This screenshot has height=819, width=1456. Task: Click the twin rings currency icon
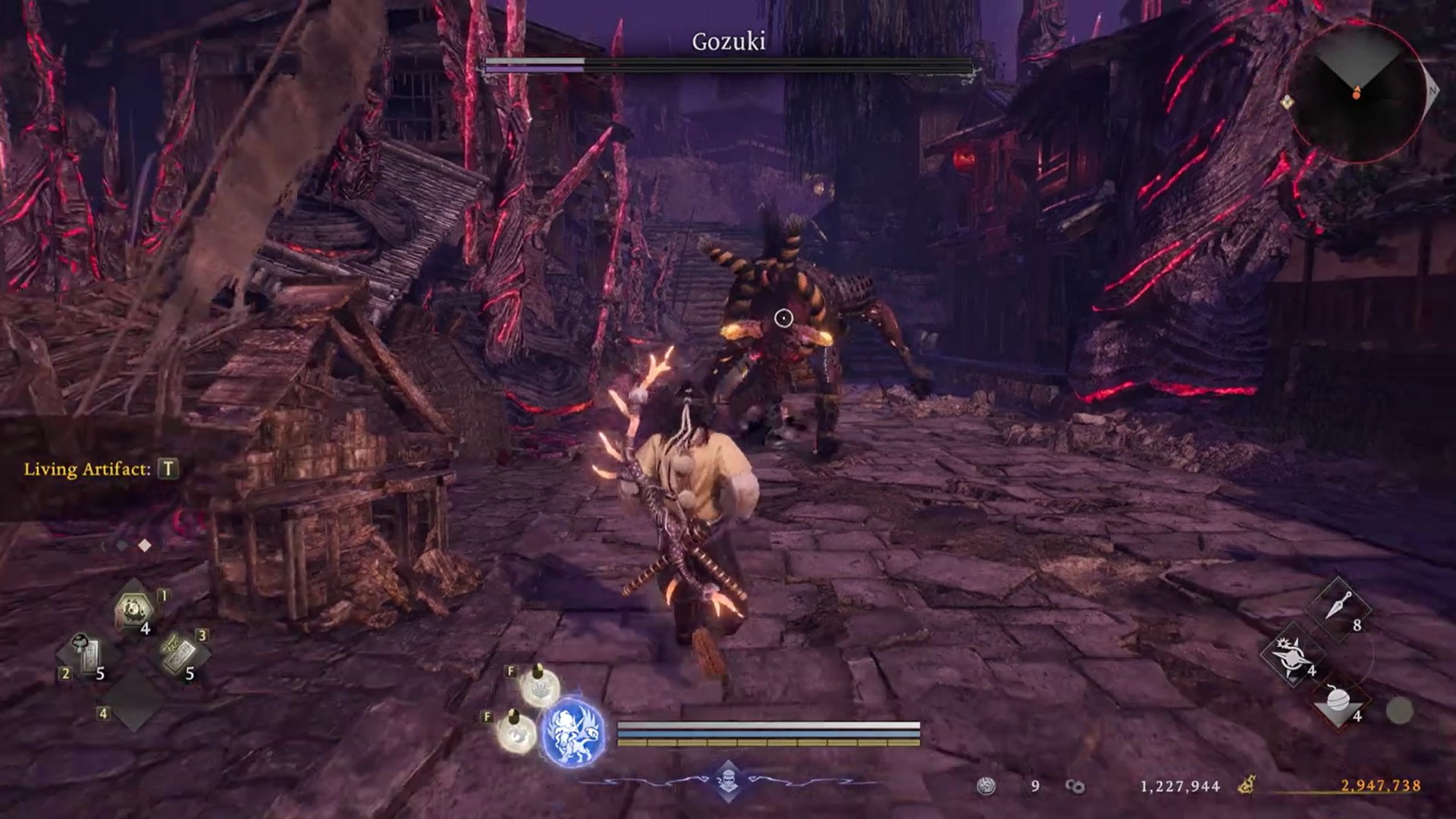[x=1074, y=786]
